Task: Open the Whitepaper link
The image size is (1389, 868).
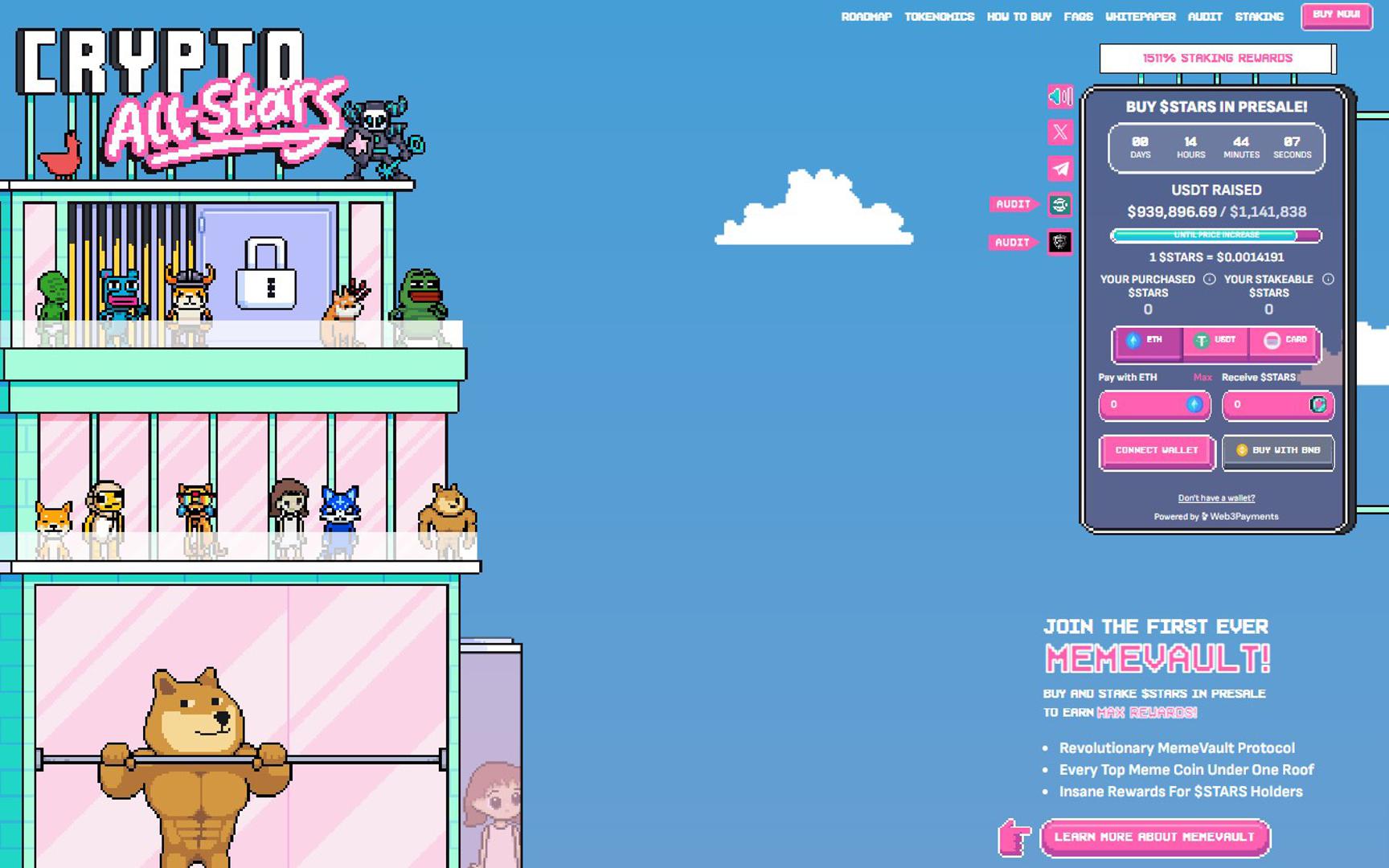Action: tap(1140, 17)
